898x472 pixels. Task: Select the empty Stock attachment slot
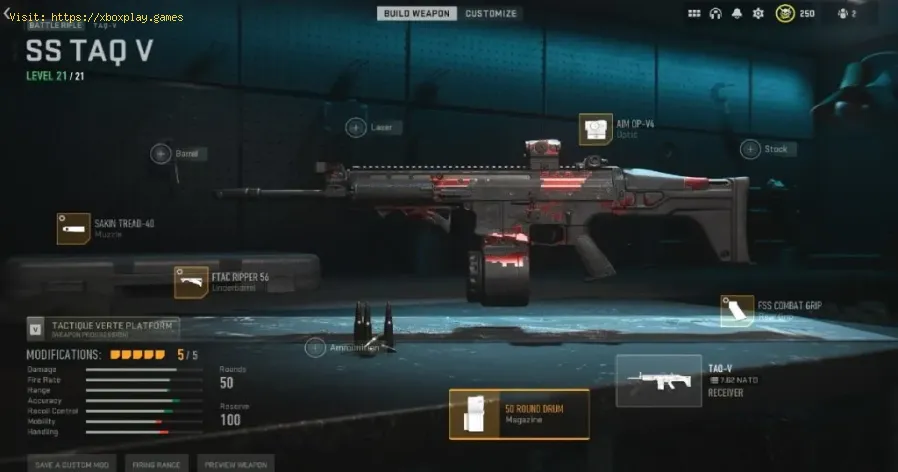(751, 149)
